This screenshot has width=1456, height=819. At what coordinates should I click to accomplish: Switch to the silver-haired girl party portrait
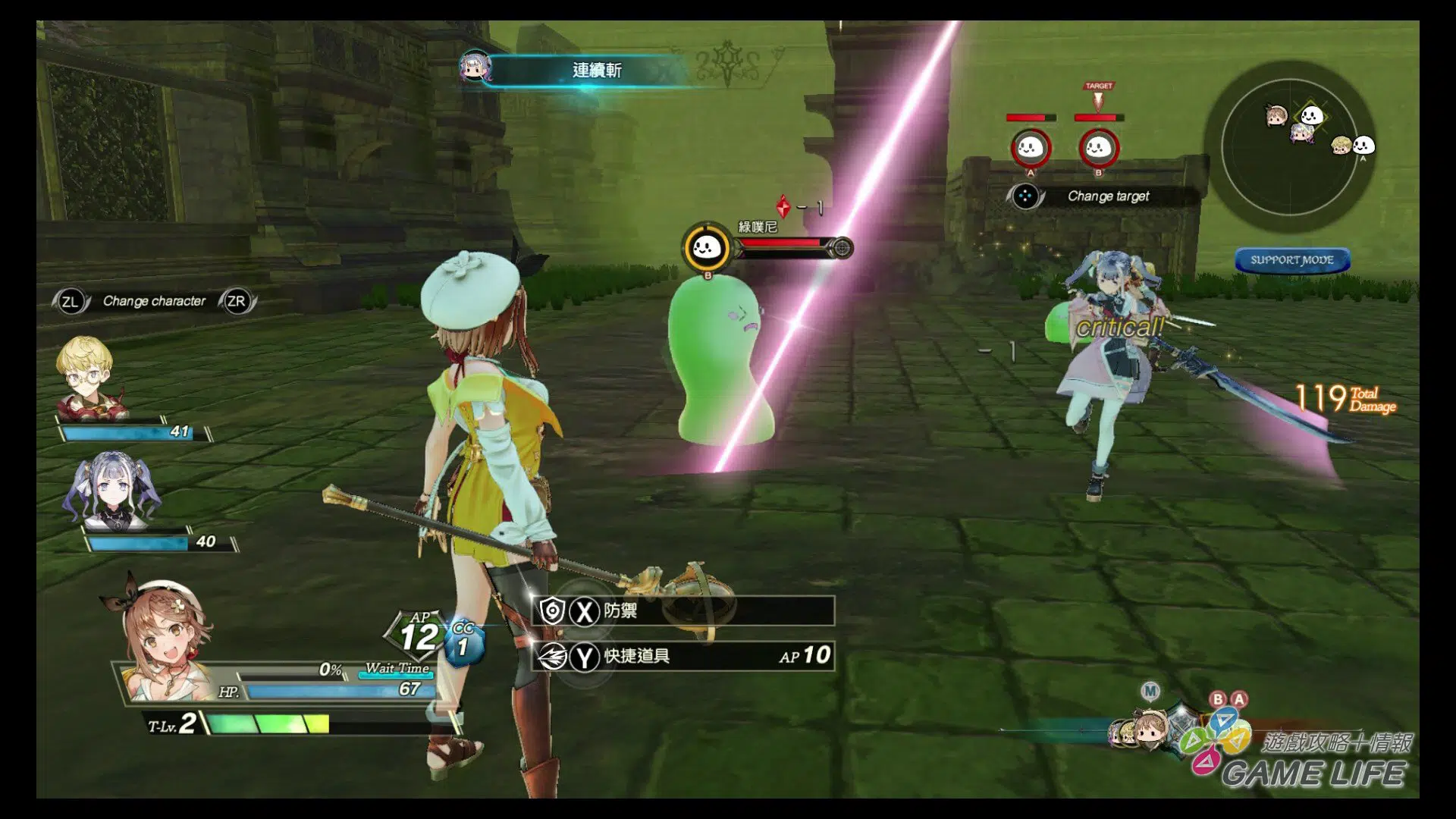[x=114, y=491]
